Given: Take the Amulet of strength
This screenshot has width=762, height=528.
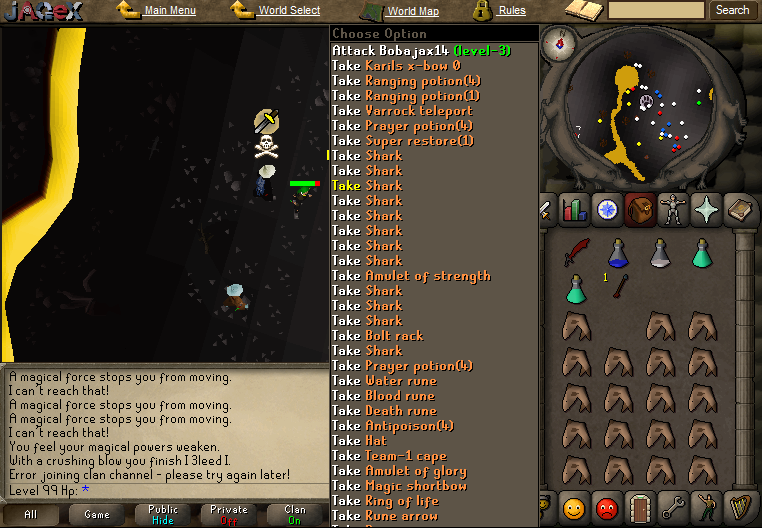Looking at the screenshot, I should point(427,275).
